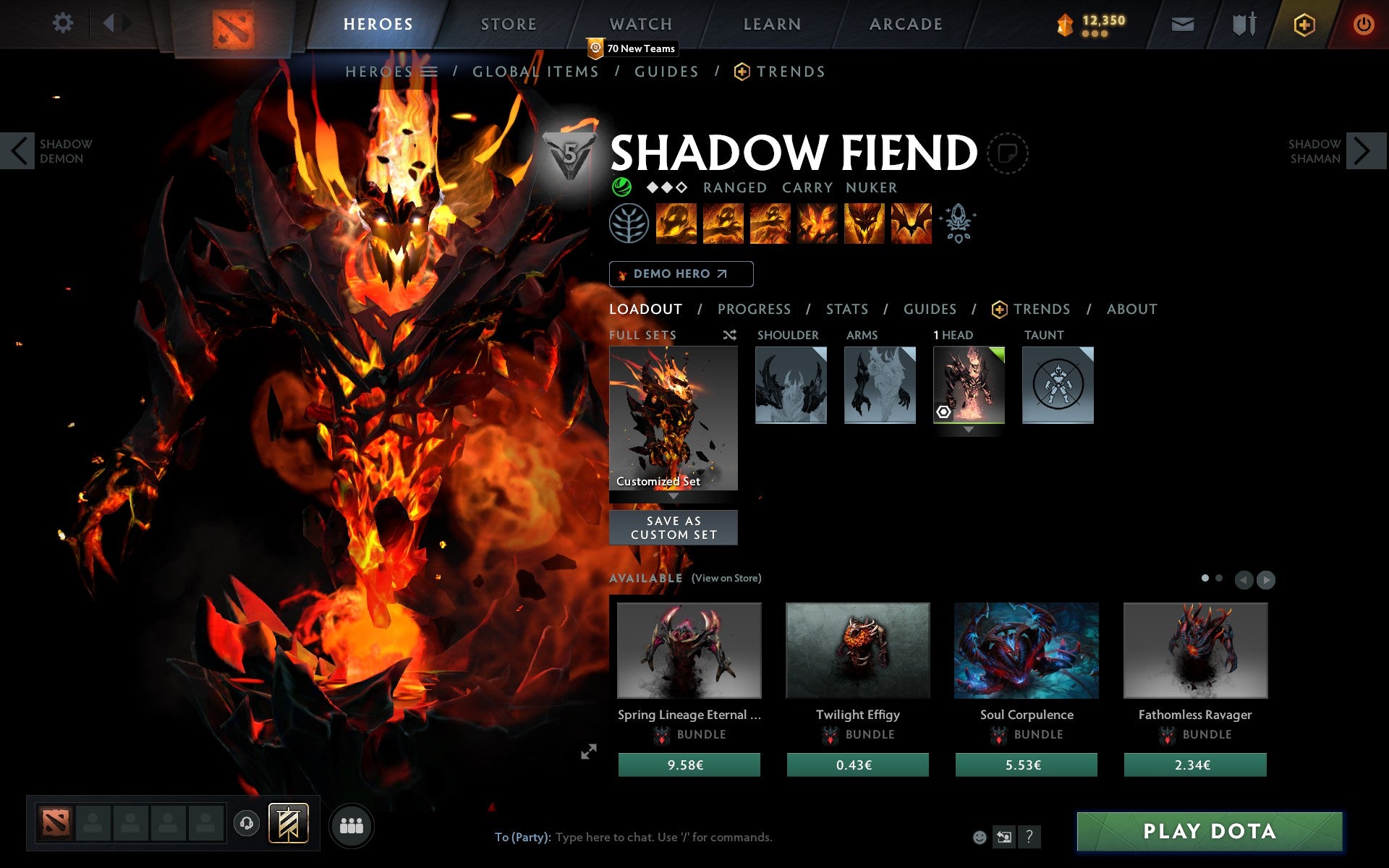Screen dimensions: 1389x868
Task: Expand the Customized Set slot dropdown arrow
Action: [674, 498]
